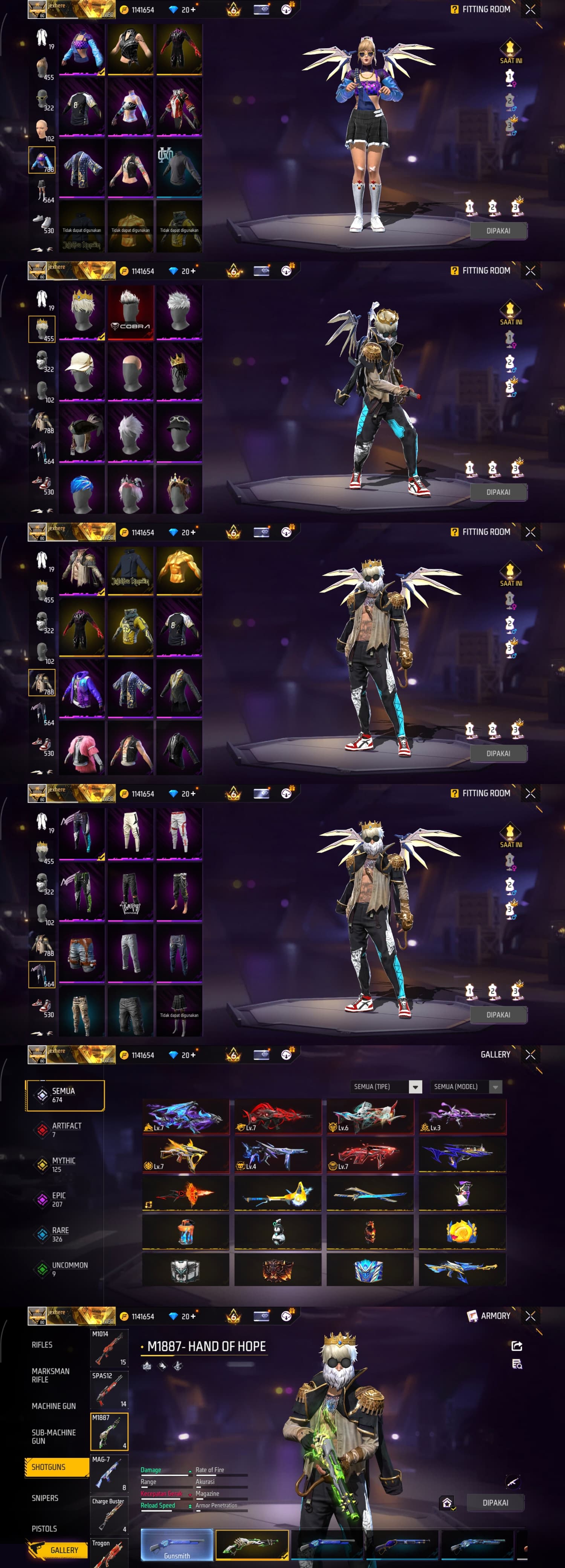Image resolution: width=565 pixels, height=1568 pixels.
Task: Switch to the PISTOLS category
Action: tap(44, 1528)
